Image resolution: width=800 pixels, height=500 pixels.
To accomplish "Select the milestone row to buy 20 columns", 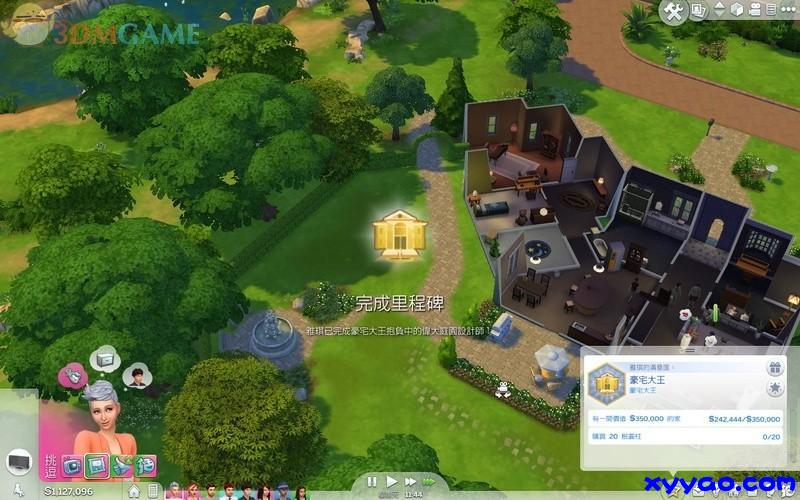I will pos(682,437).
